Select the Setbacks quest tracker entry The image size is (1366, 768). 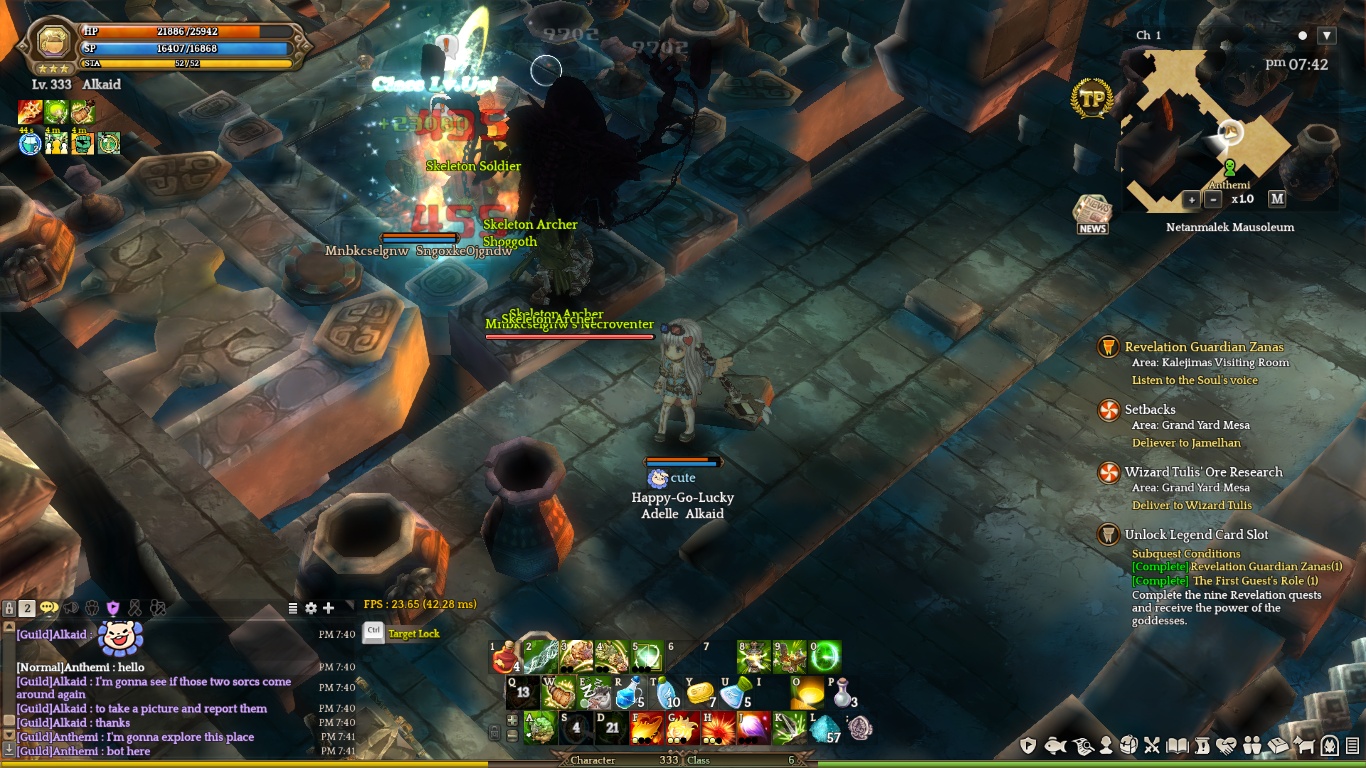(1150, 410)
